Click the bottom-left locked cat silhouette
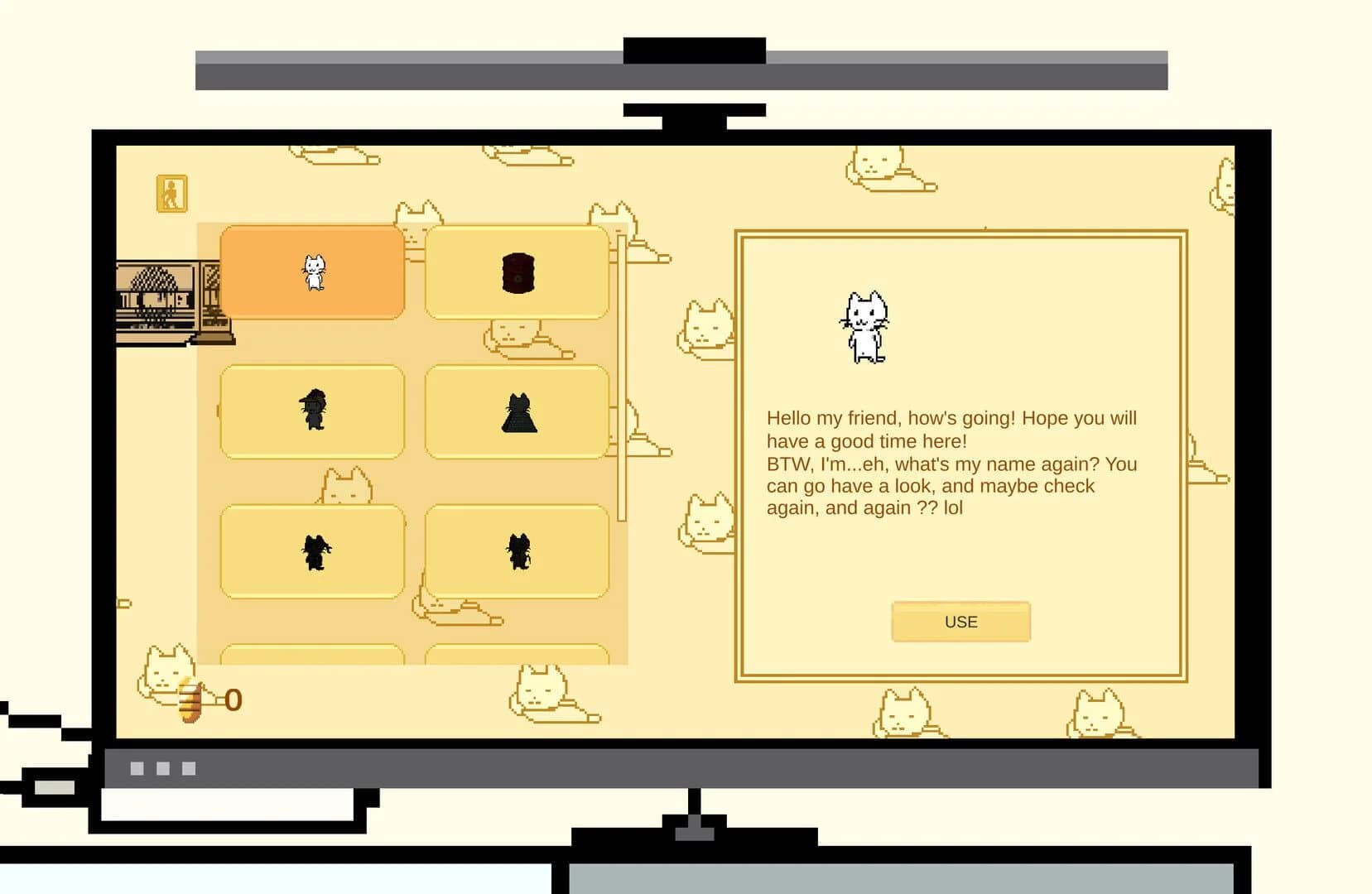1372x894 pixels. [x=311, y=550]
